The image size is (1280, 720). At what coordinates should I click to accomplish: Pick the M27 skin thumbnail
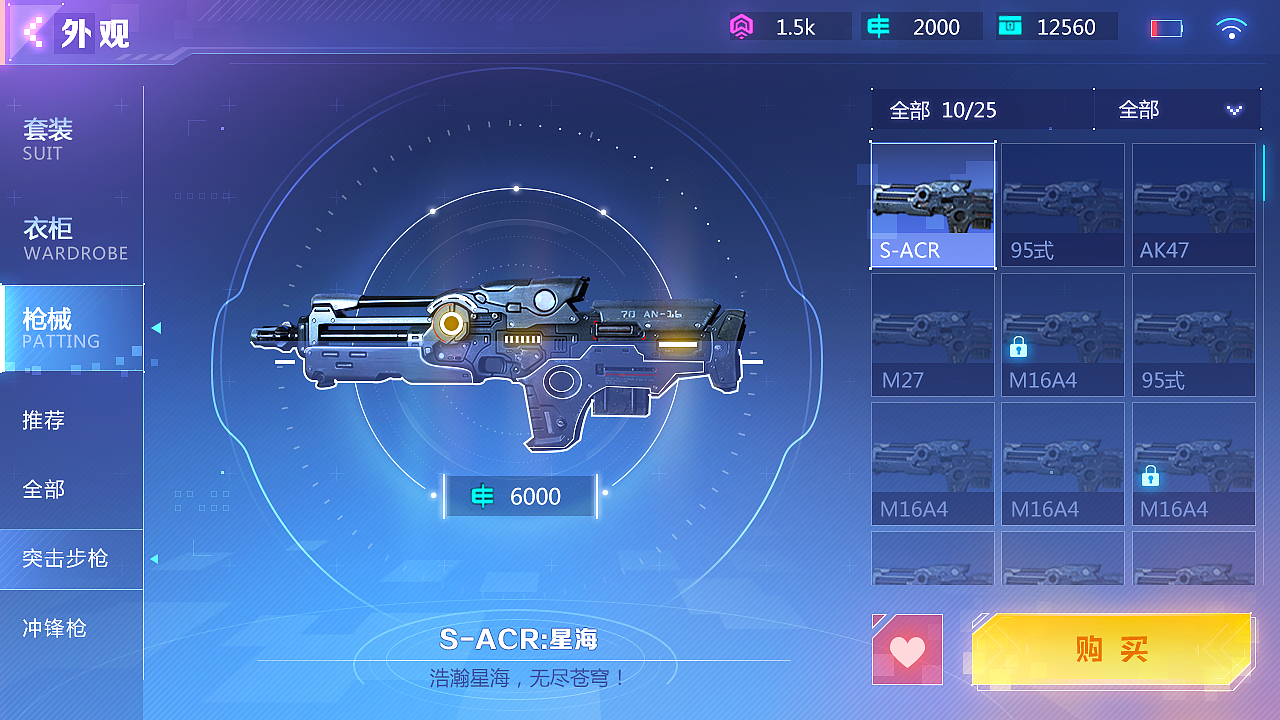[x=933, y=335]
